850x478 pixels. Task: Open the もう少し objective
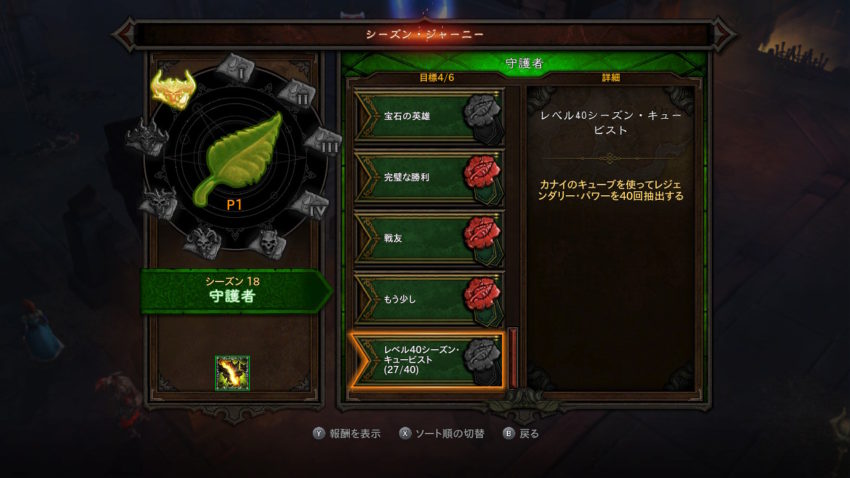[x=427, y=297]
